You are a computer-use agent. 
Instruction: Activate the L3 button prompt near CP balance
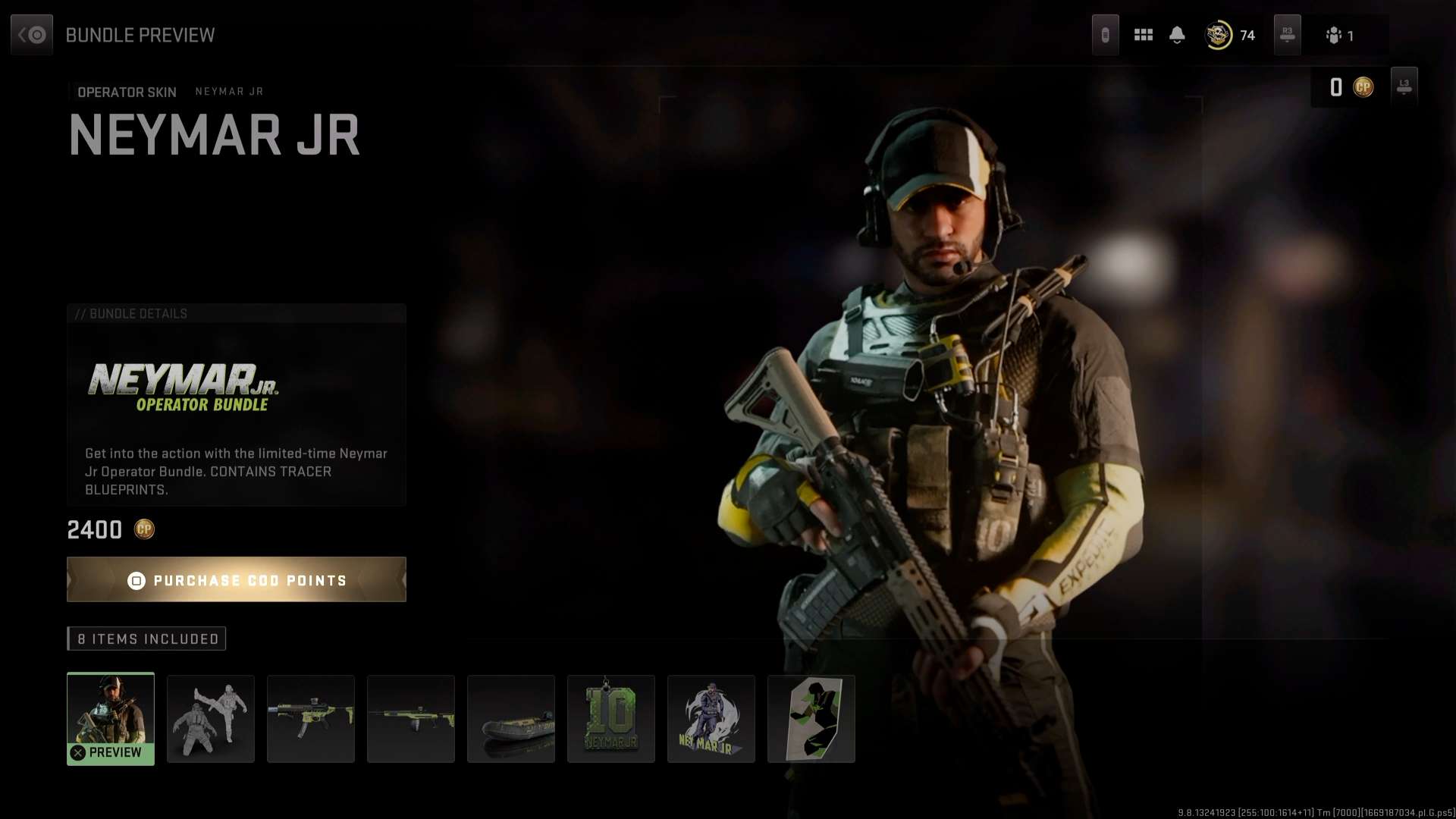coord(1404,86)
